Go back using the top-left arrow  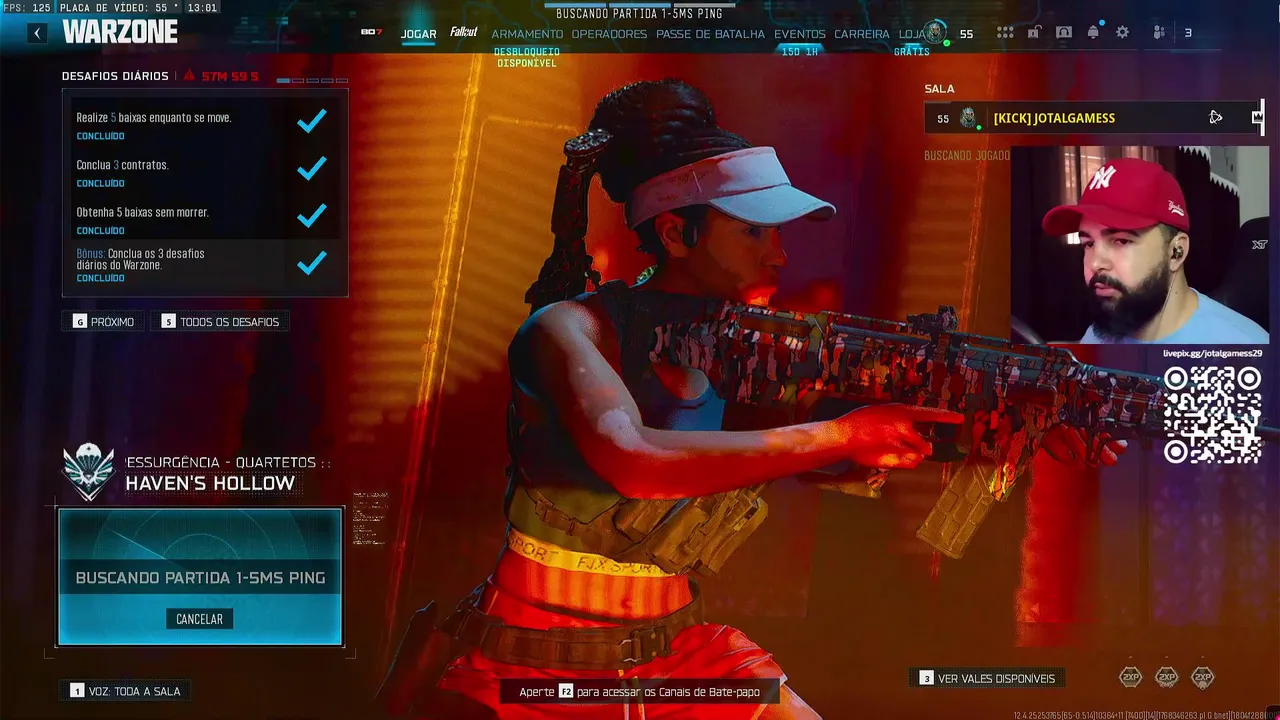[x=37, y=33]
